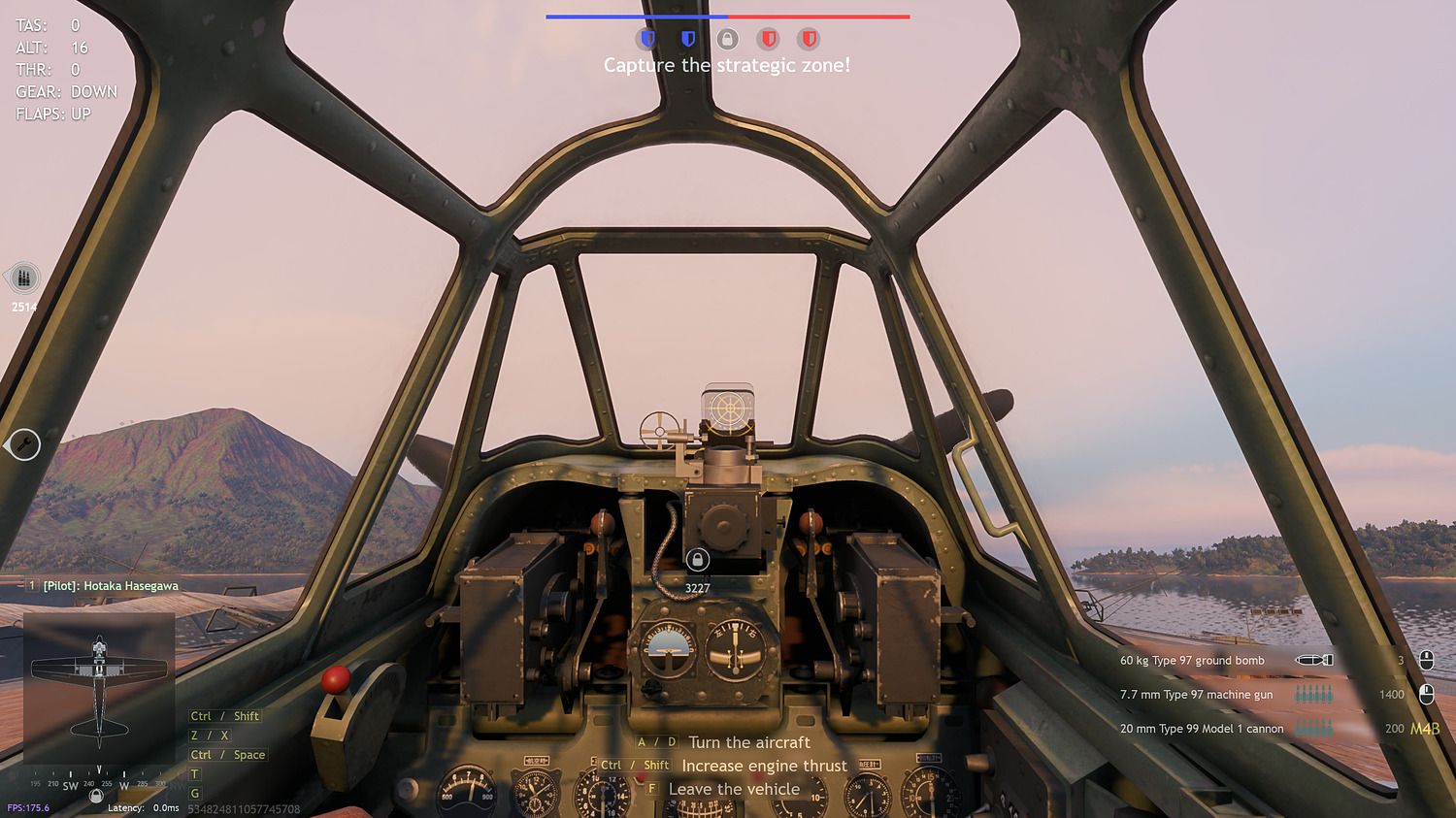The height and width of the screenshot is (818, 1456).
Task: Click the rightmost red capture zone shield
Action: point(810,39)
